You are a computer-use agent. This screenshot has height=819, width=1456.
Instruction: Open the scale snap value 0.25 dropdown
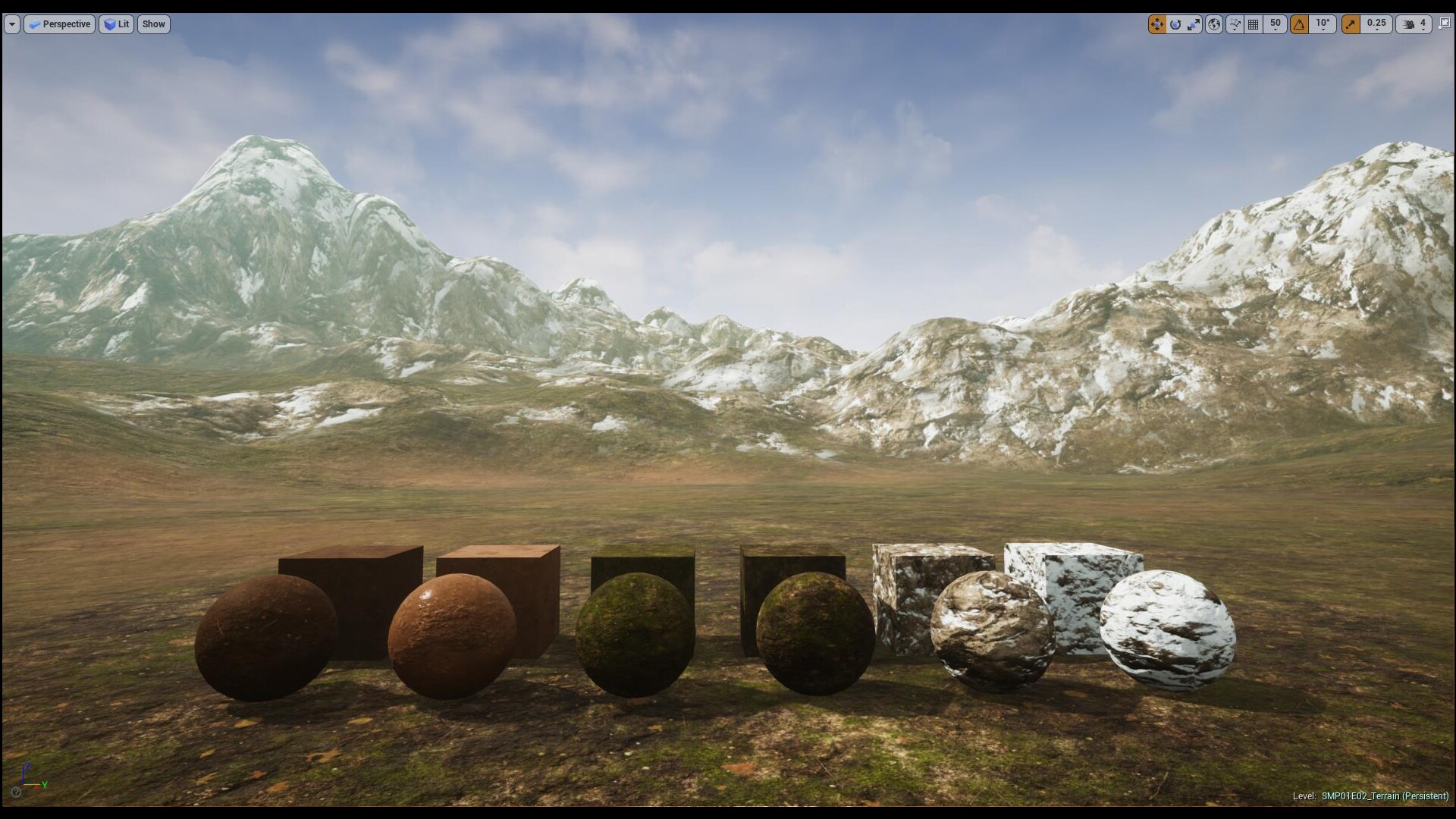(1376, 24)
